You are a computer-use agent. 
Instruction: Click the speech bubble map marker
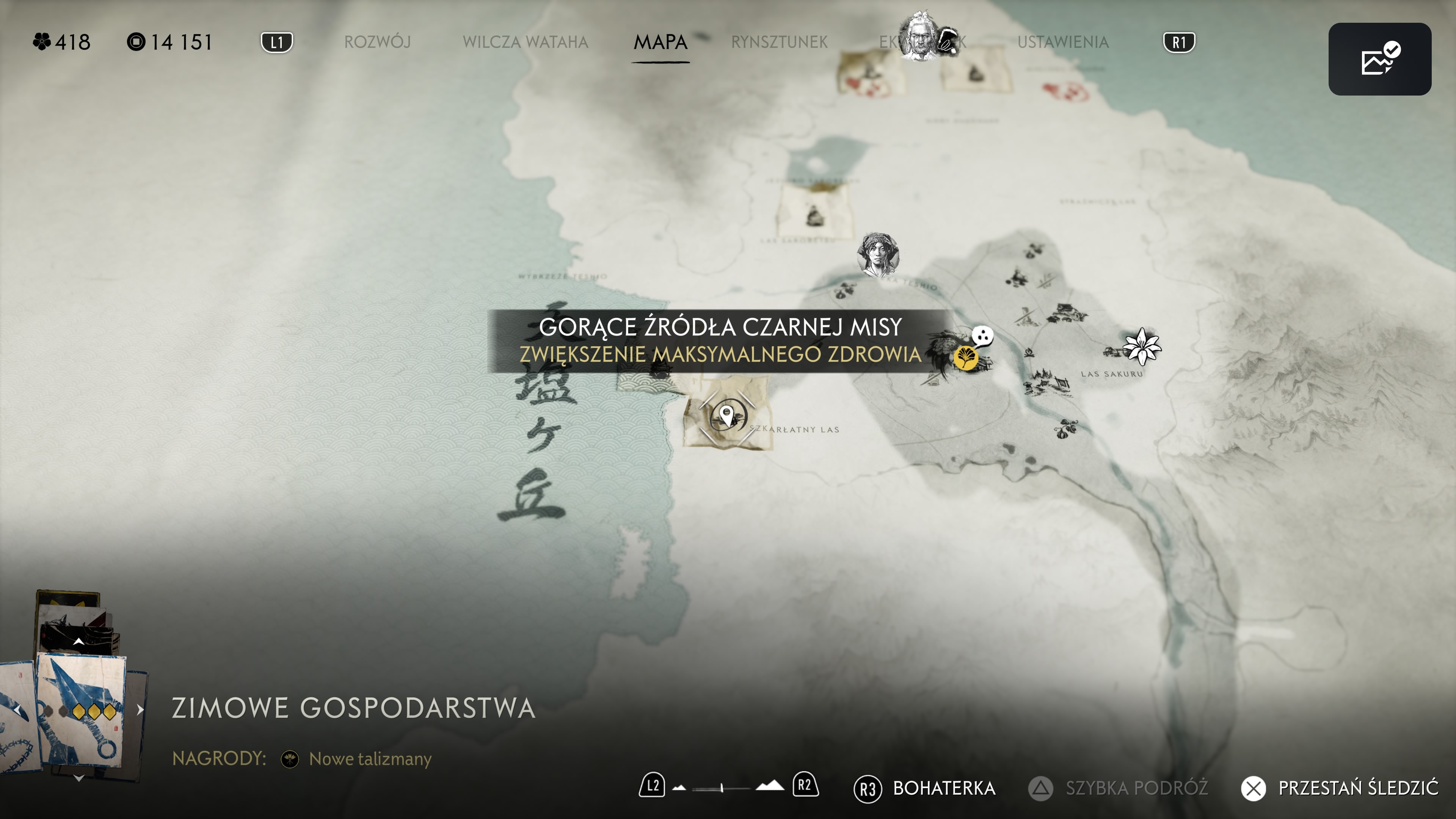[982, 337]
